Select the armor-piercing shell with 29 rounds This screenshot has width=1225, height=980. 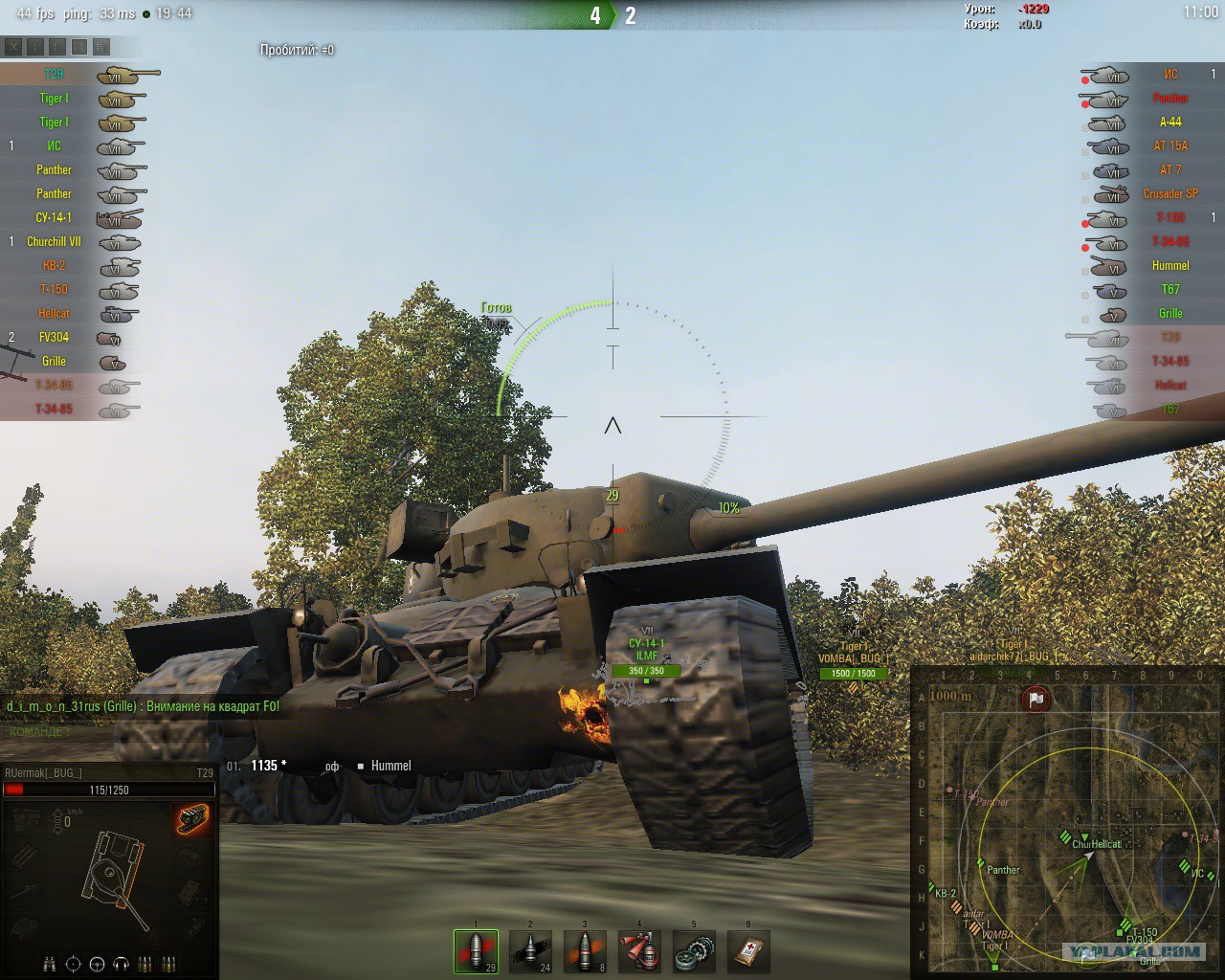click(476, 951)
